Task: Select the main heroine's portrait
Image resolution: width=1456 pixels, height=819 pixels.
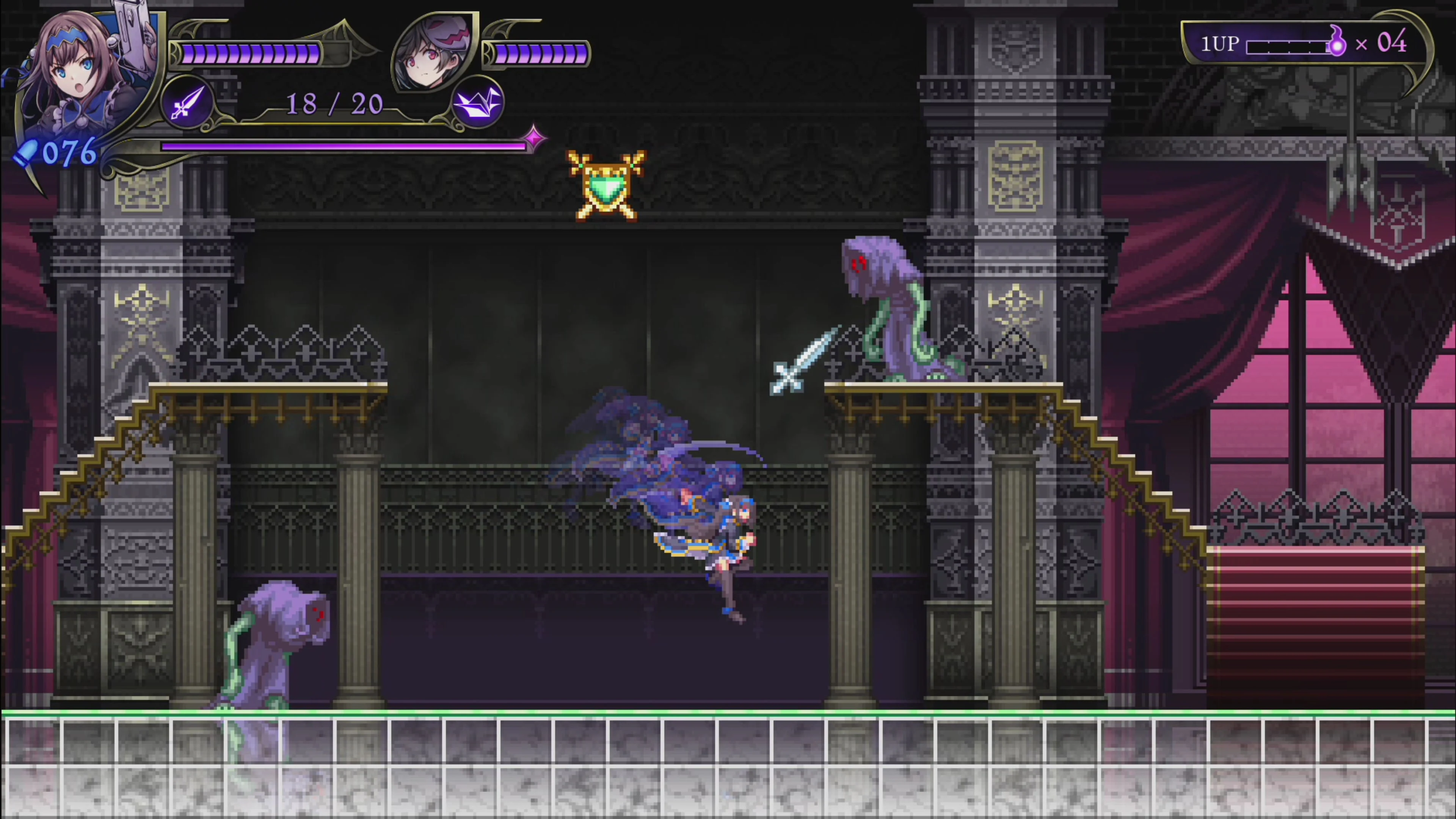Action: [x=79, y=74]
